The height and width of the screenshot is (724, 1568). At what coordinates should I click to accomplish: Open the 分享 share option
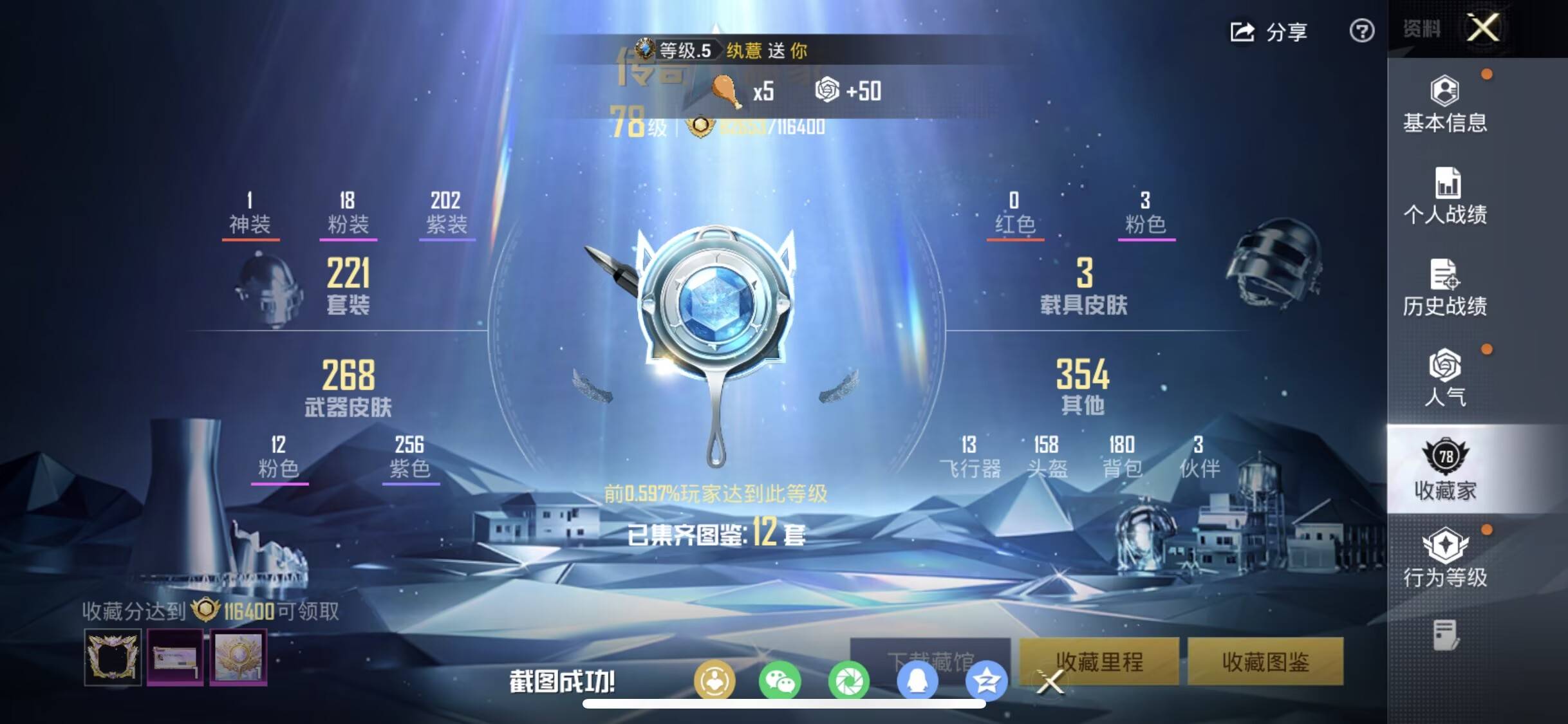1269,32
